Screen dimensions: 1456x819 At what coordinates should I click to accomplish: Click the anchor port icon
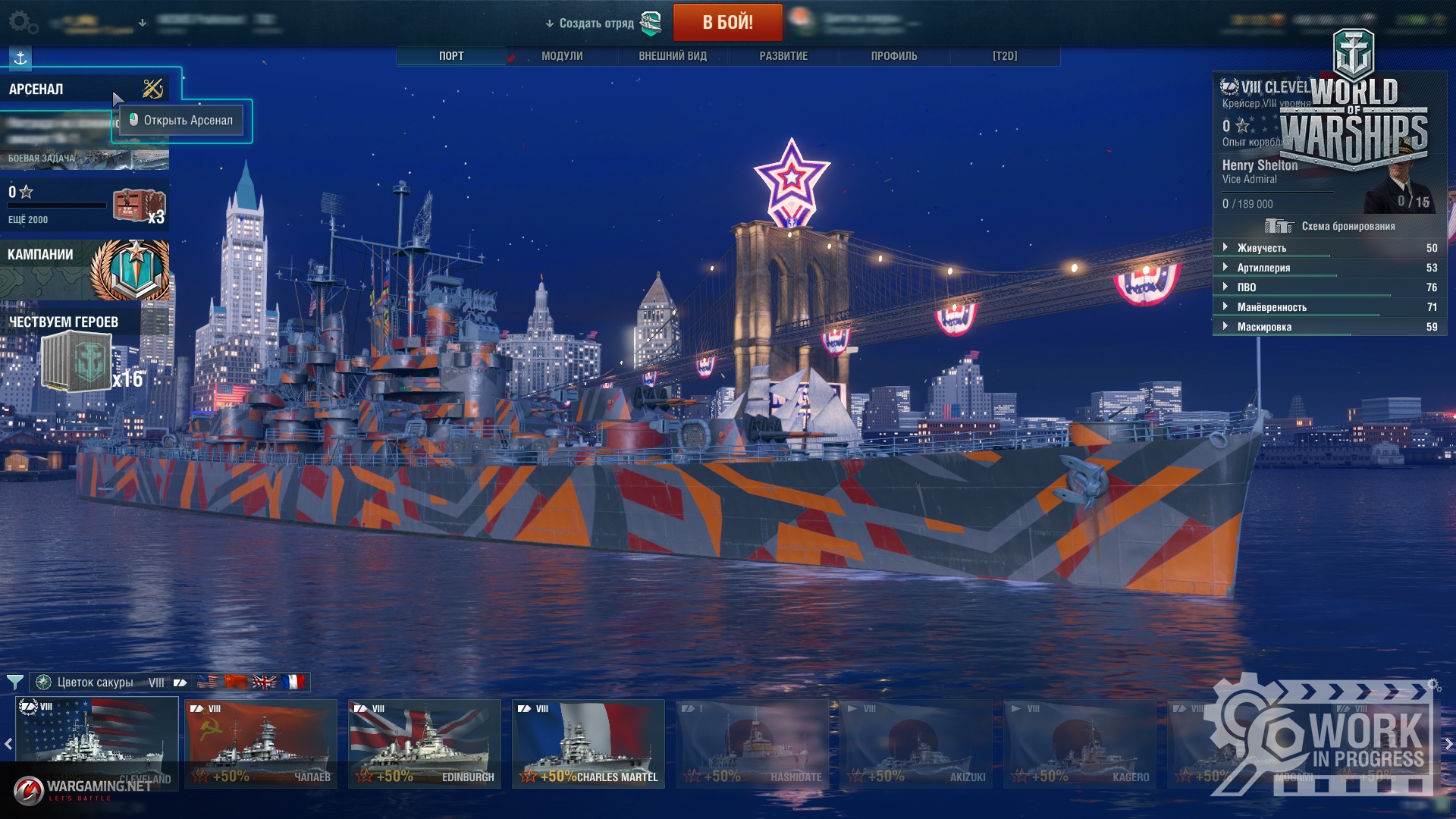click(x=20, y=58)
